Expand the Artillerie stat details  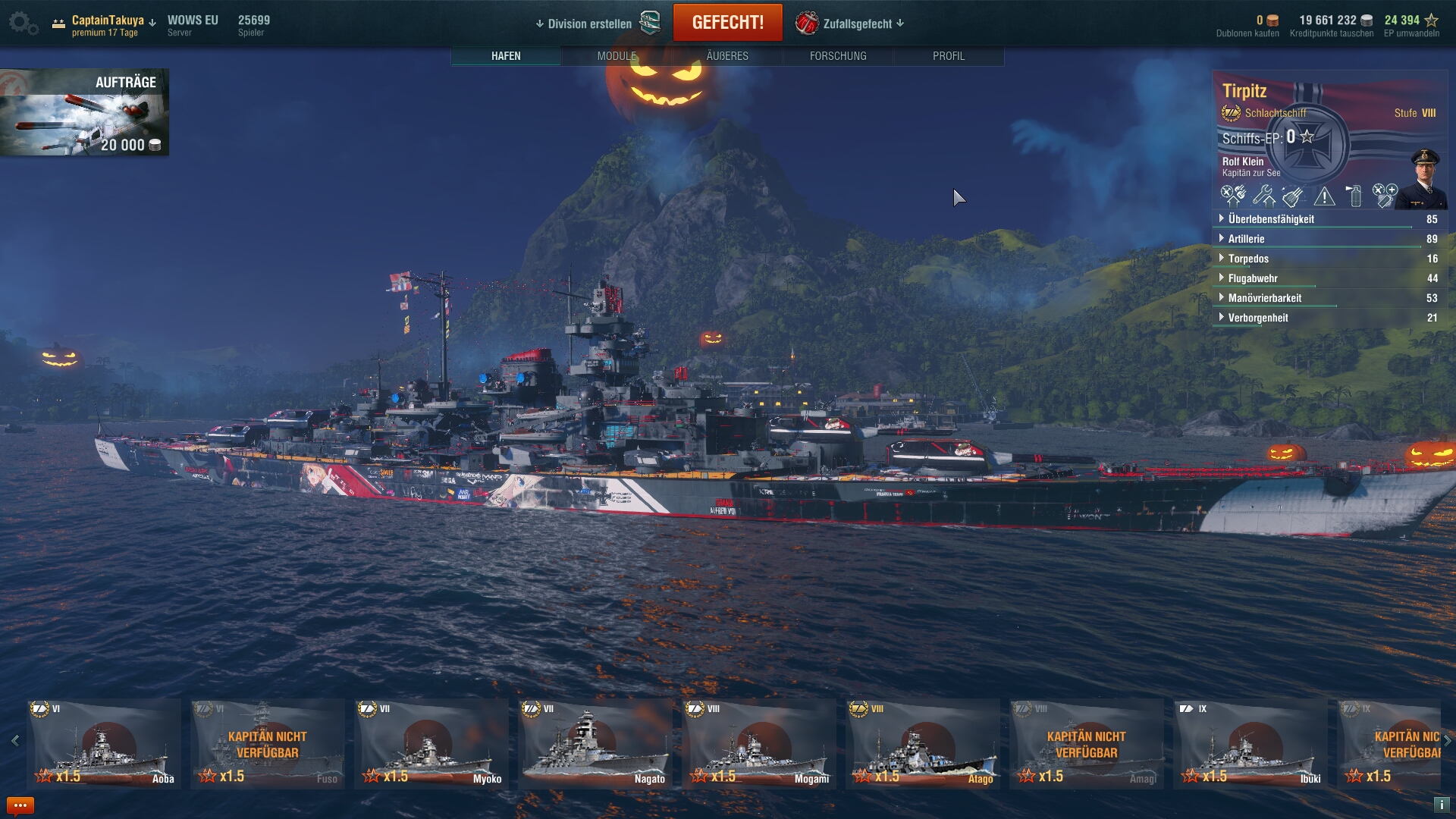pyautogui.click(x=1246, y=239)
